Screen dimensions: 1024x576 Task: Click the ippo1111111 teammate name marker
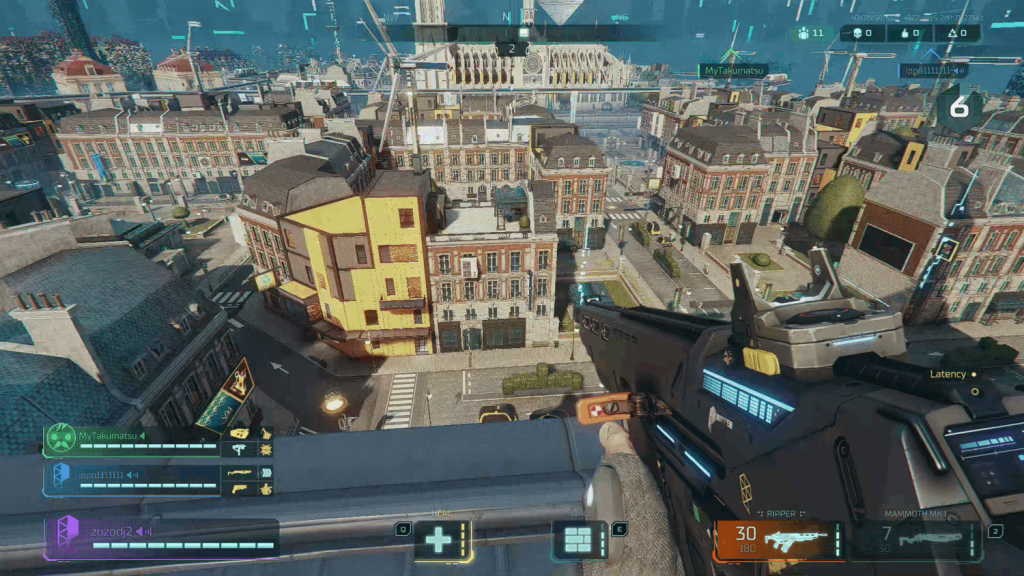(933, 71)
